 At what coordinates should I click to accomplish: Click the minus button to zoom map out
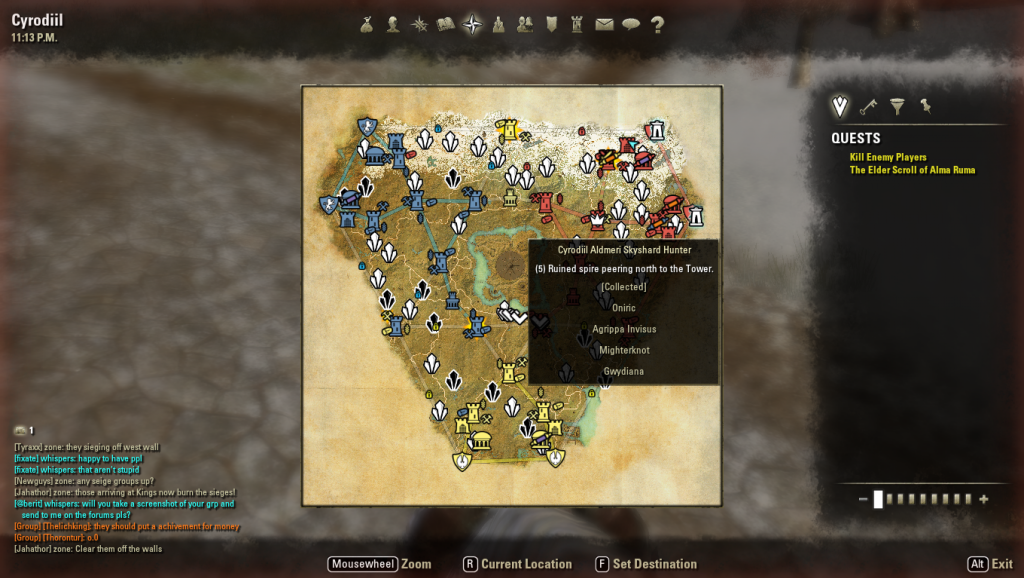[863, 499]
